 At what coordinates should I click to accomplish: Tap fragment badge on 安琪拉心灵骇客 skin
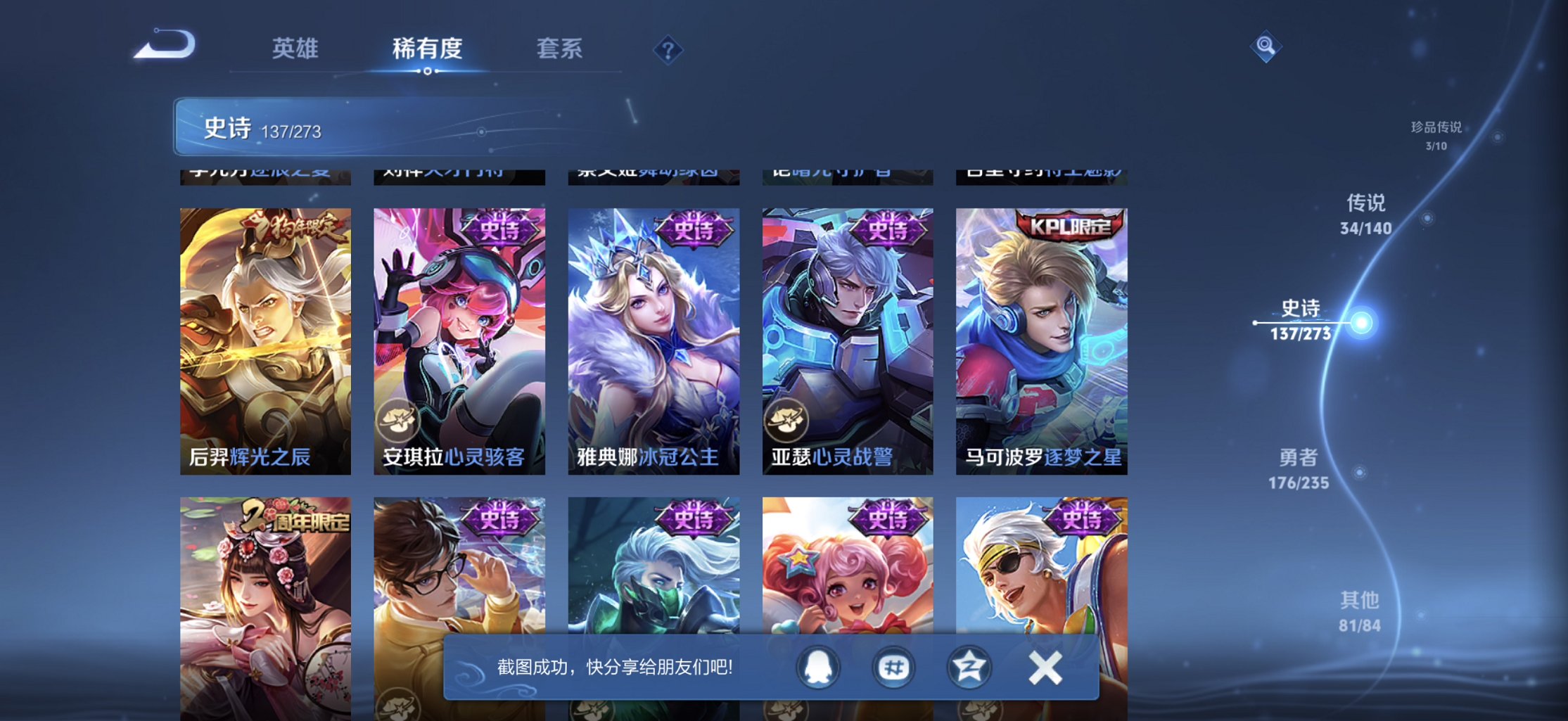click(x=400, y=421)
